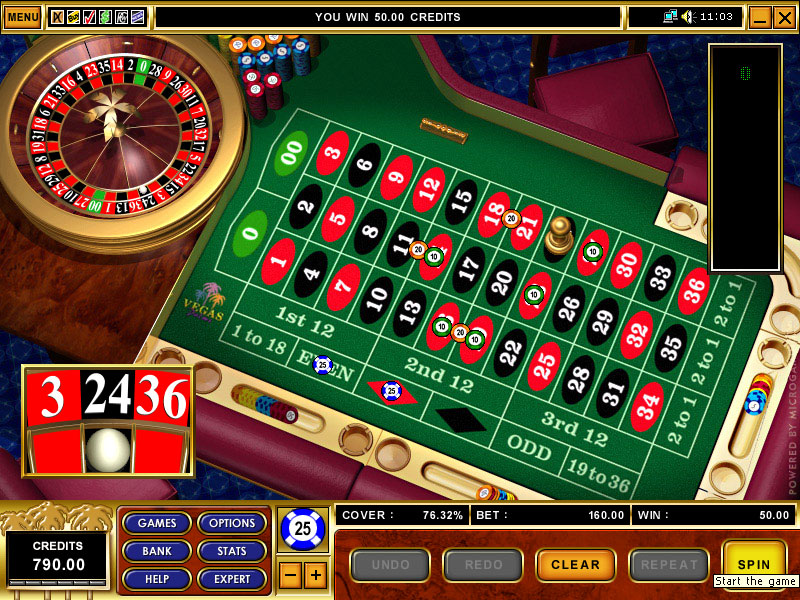Clear all bets from the table
This screenshot has width=800, height=600.
[575, 565]
